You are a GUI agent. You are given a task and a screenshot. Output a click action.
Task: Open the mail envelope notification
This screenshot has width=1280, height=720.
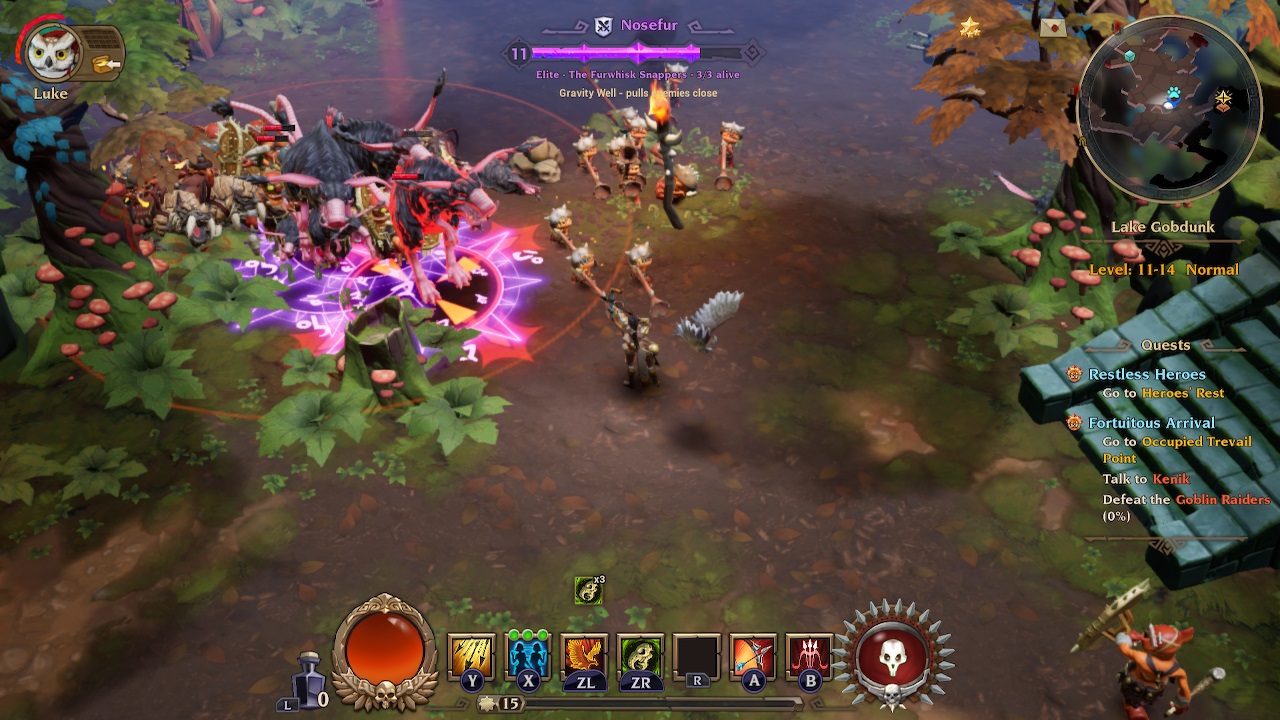coord(1053,28)
